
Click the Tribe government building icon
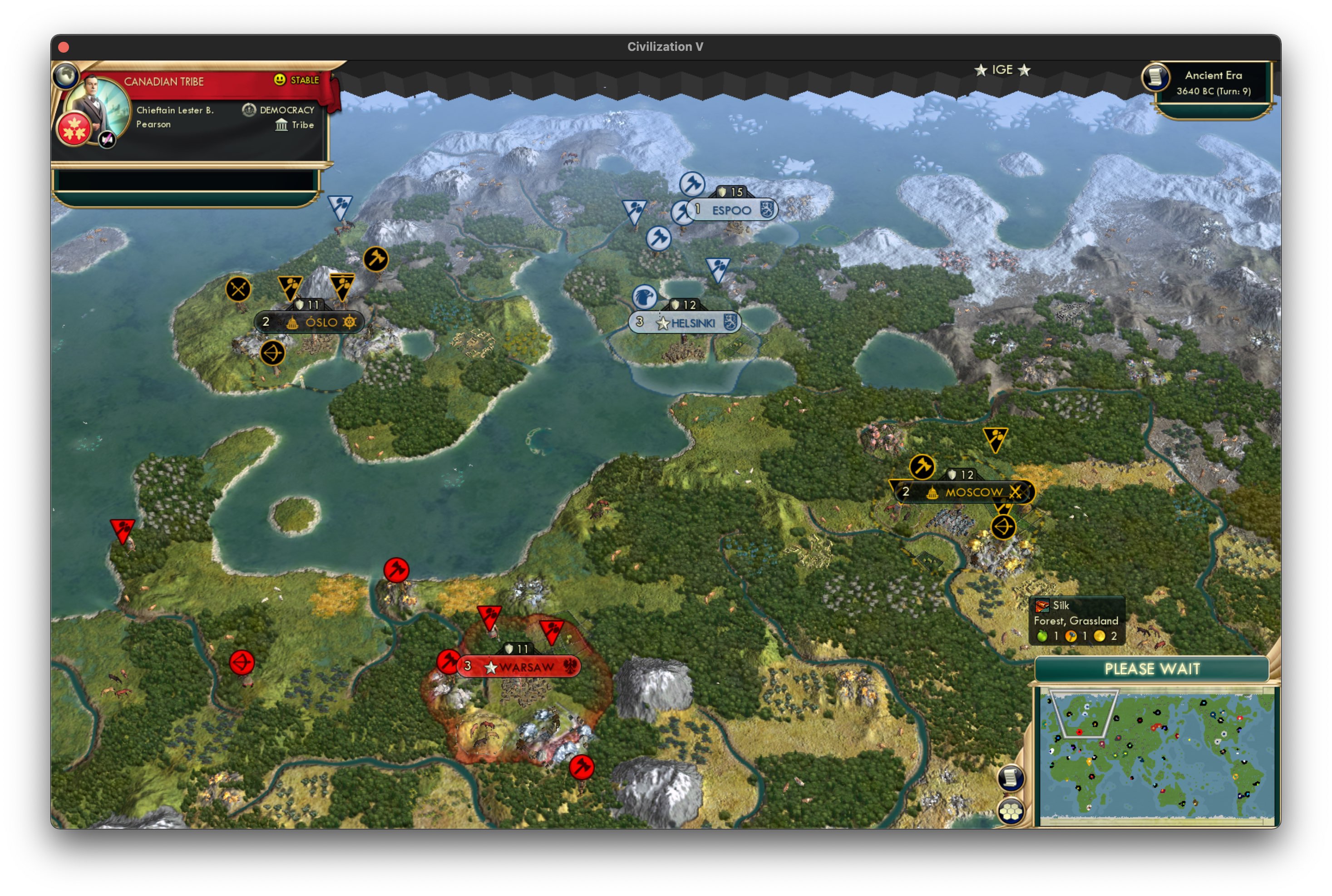pos(283,125)
